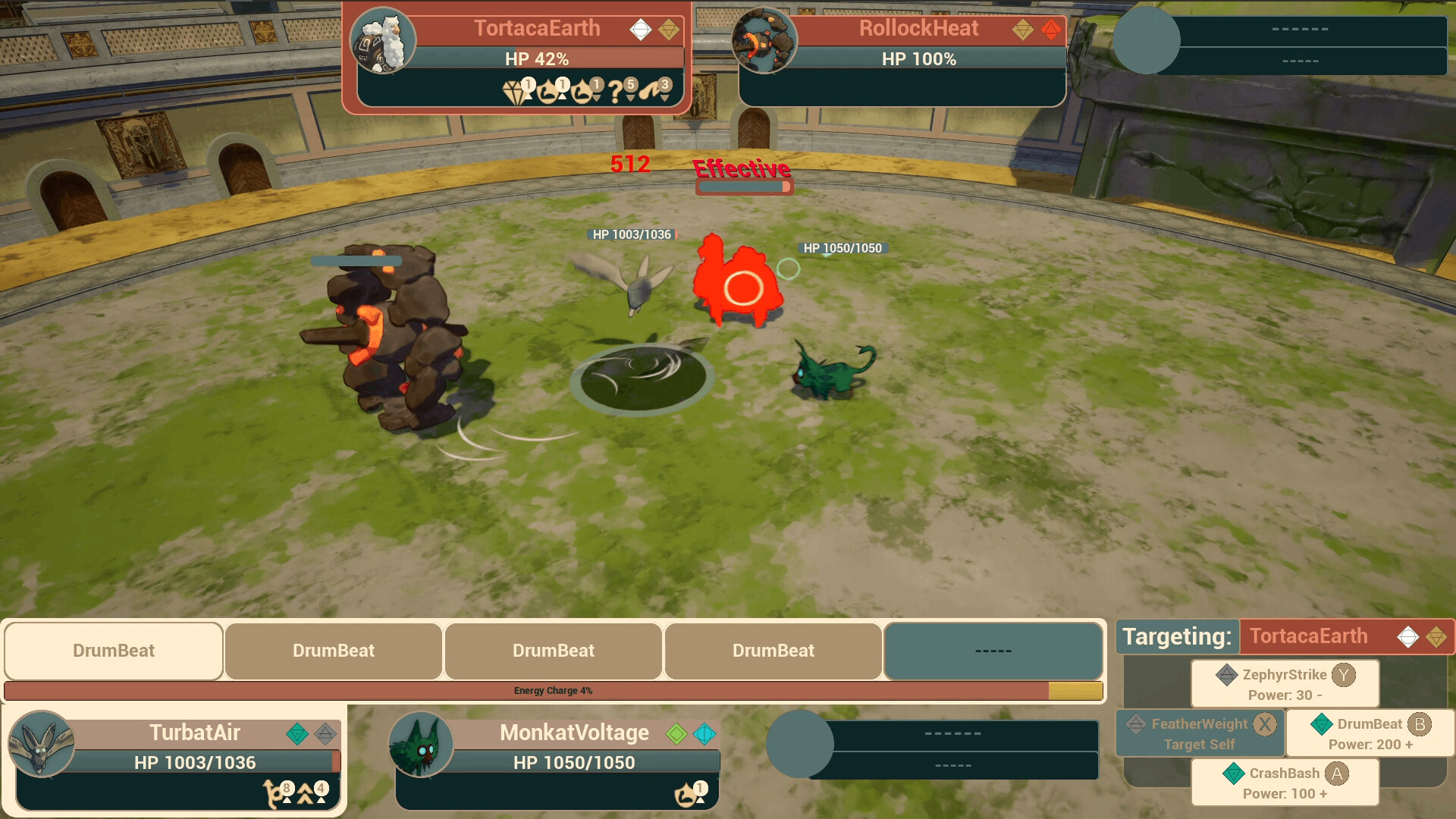This screenshot has width=1456, height=819.
Task: Click TortacaEarth's portrait in the top bar
Action: 383,43
